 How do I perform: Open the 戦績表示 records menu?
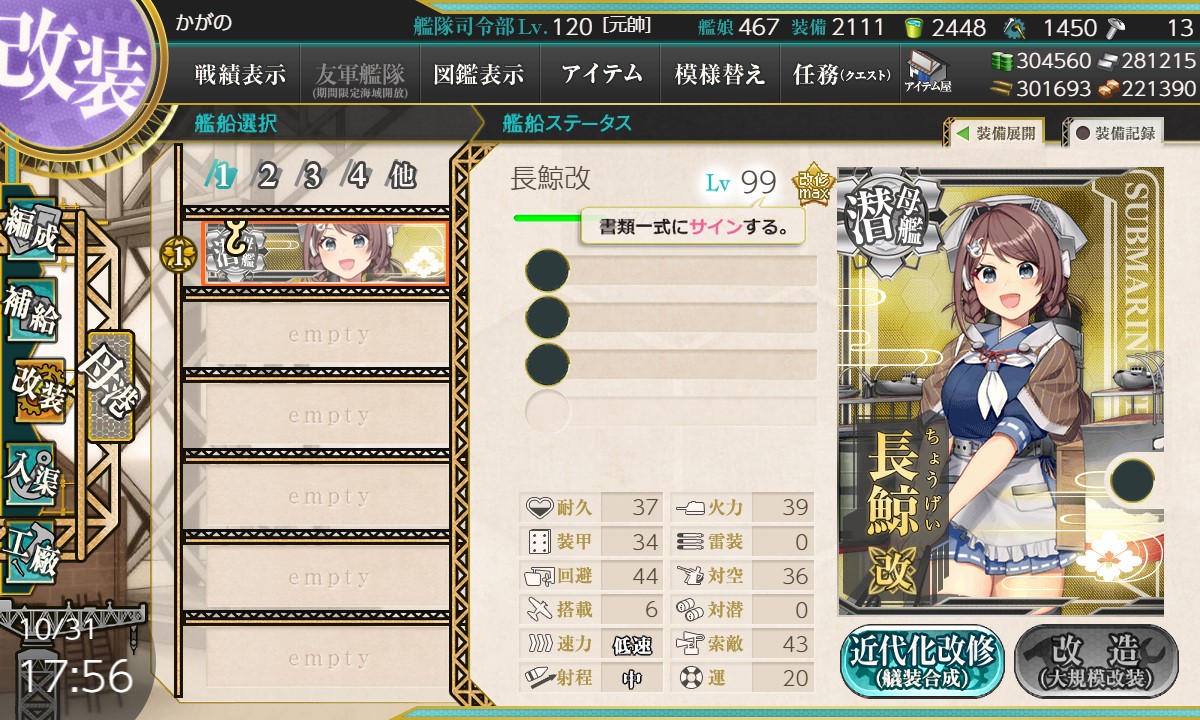pos(240,74)
